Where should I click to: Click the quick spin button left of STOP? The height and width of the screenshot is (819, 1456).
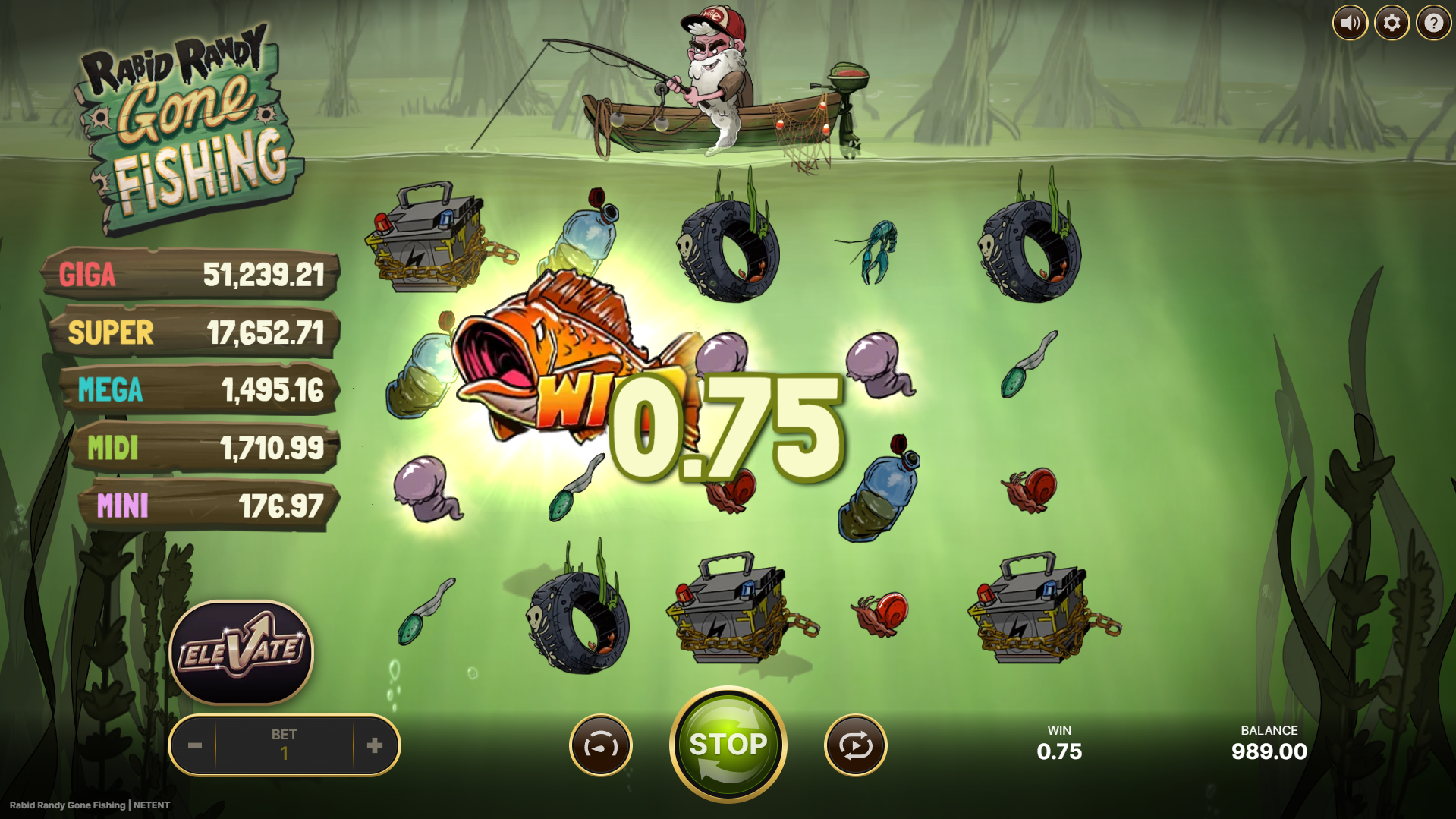pos(600,746)
